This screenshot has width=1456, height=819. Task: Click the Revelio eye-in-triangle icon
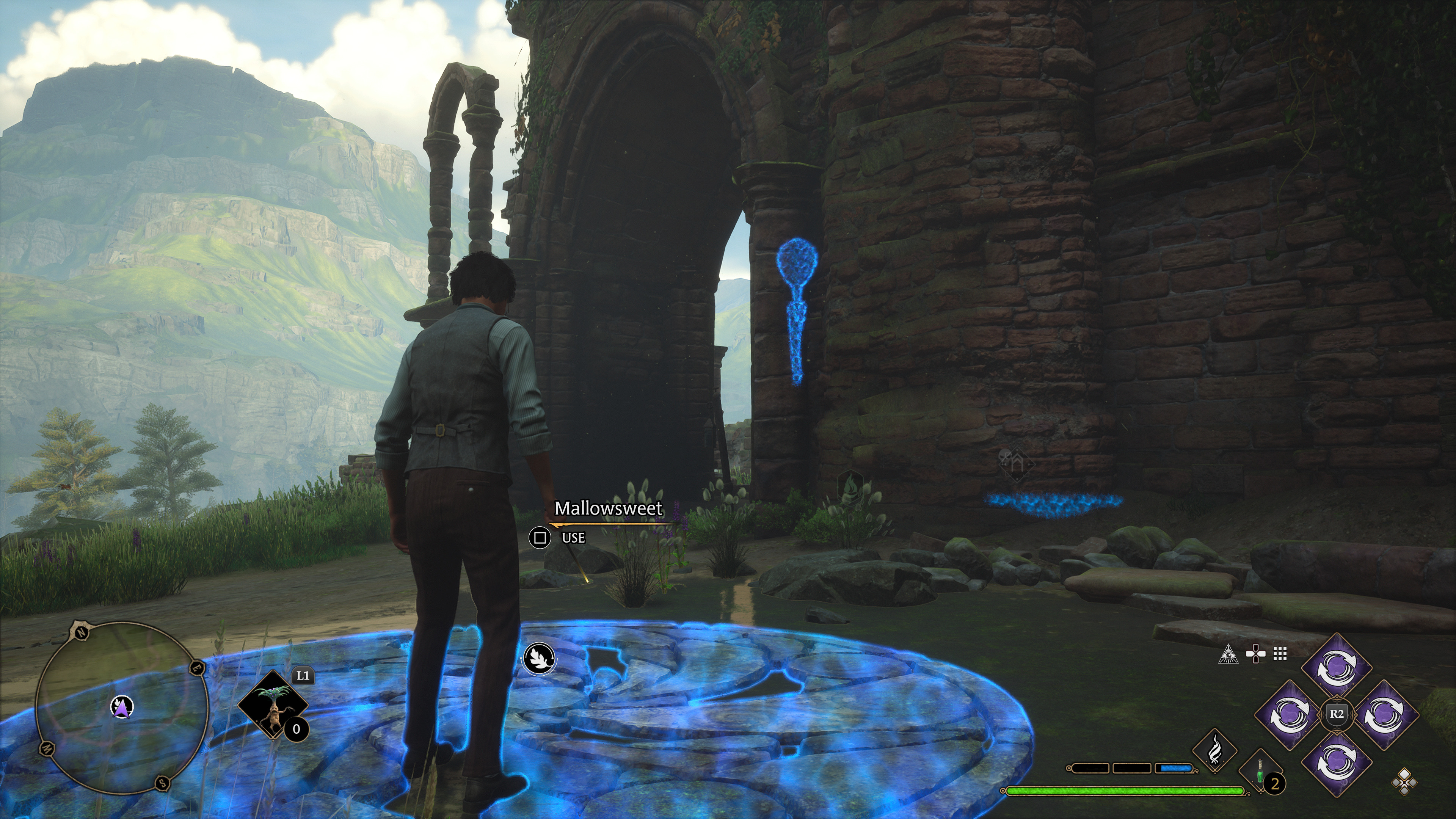click(x=1228, y=654)
